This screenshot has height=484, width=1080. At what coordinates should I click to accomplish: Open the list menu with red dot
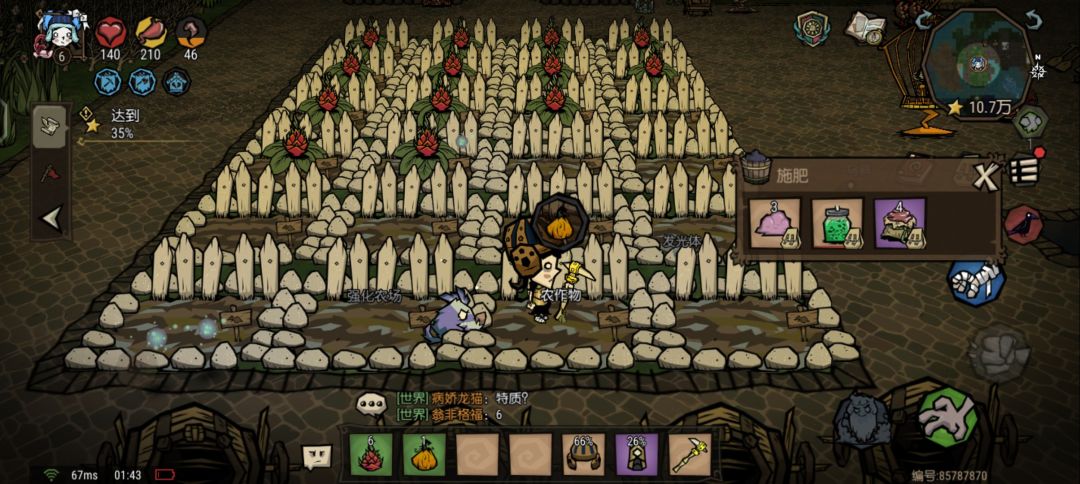click(1022, 169)
